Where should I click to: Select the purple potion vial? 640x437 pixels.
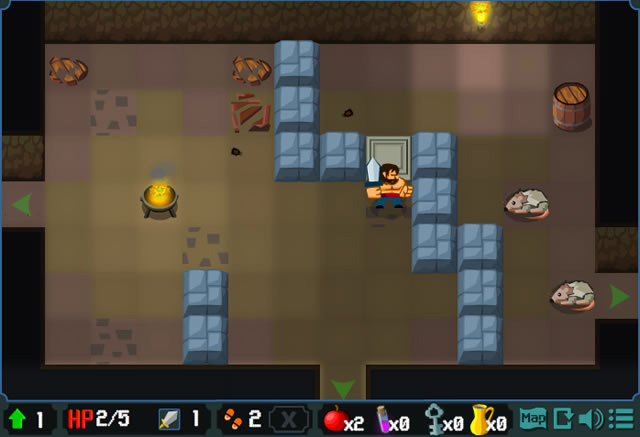(384, 420)
